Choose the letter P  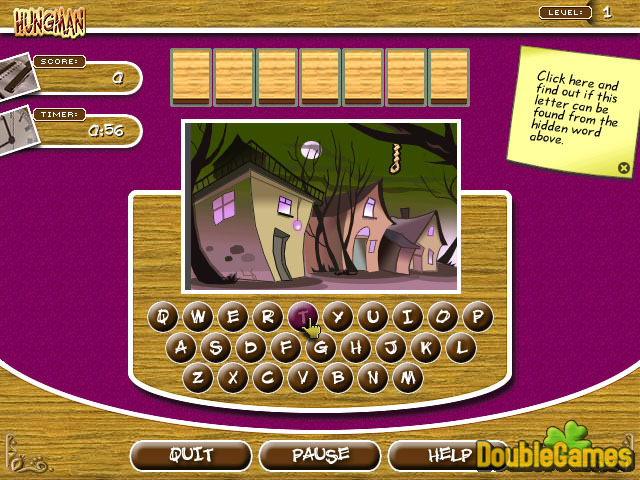[x=477, y=318]
